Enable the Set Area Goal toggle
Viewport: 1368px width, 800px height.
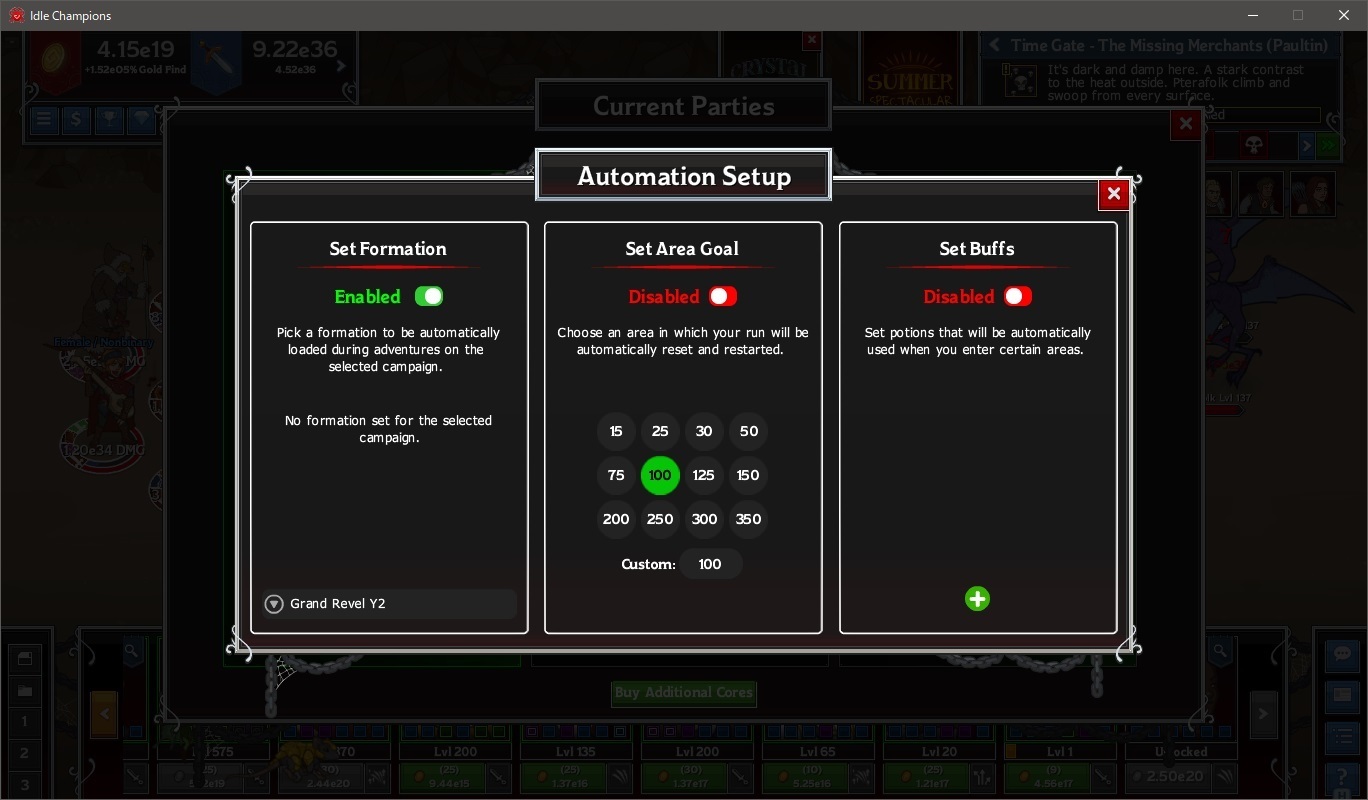(x=722, y=296)
